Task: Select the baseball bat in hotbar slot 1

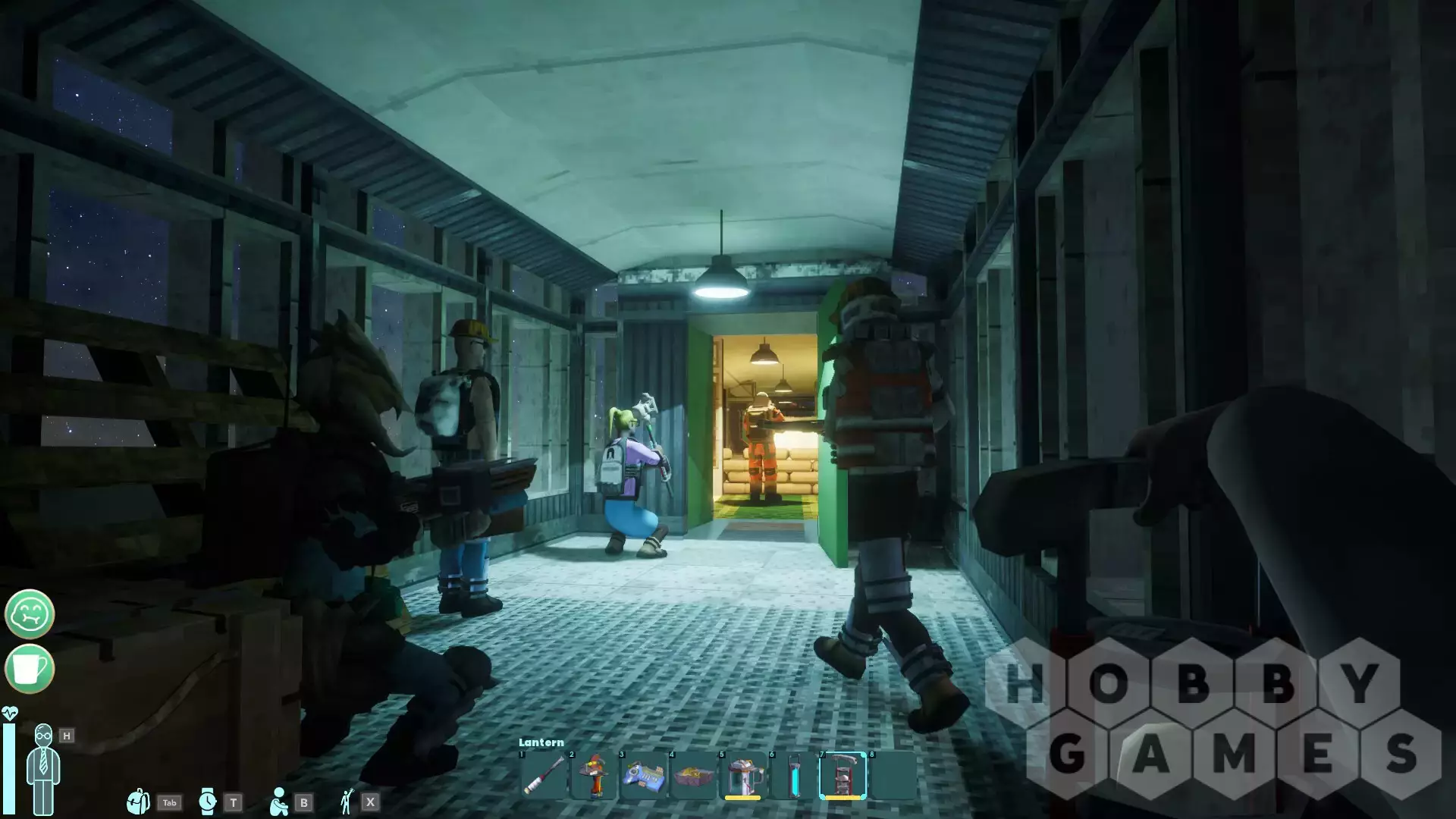Action: (543, 775)
